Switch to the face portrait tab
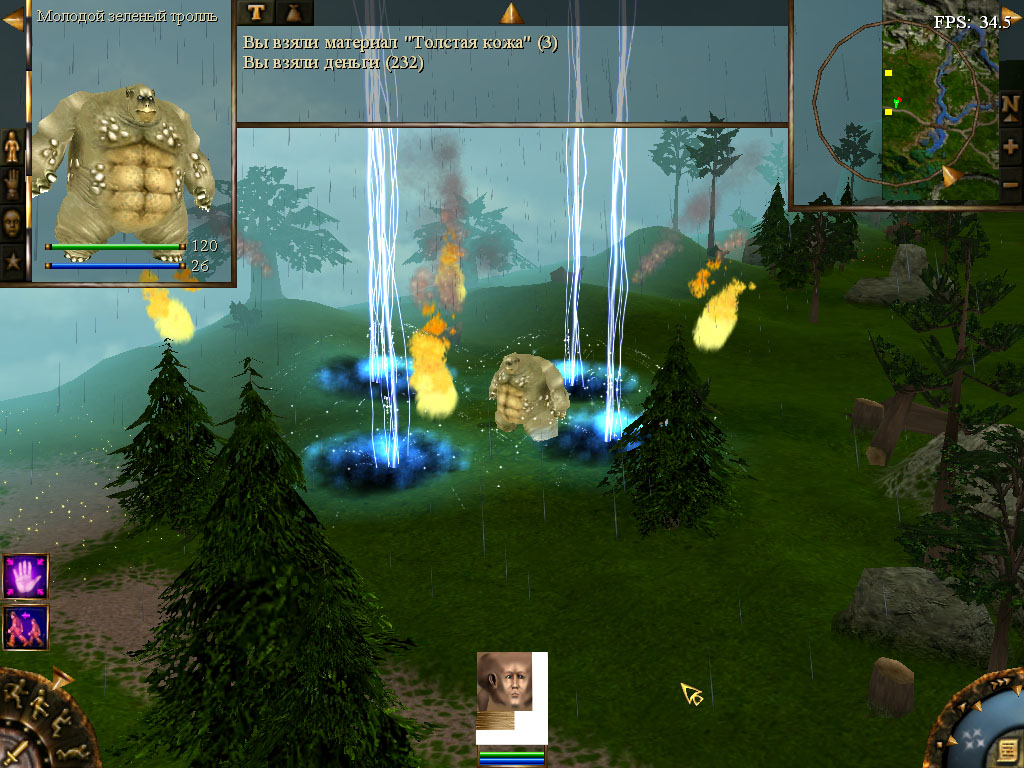 [x=13, y=223]
